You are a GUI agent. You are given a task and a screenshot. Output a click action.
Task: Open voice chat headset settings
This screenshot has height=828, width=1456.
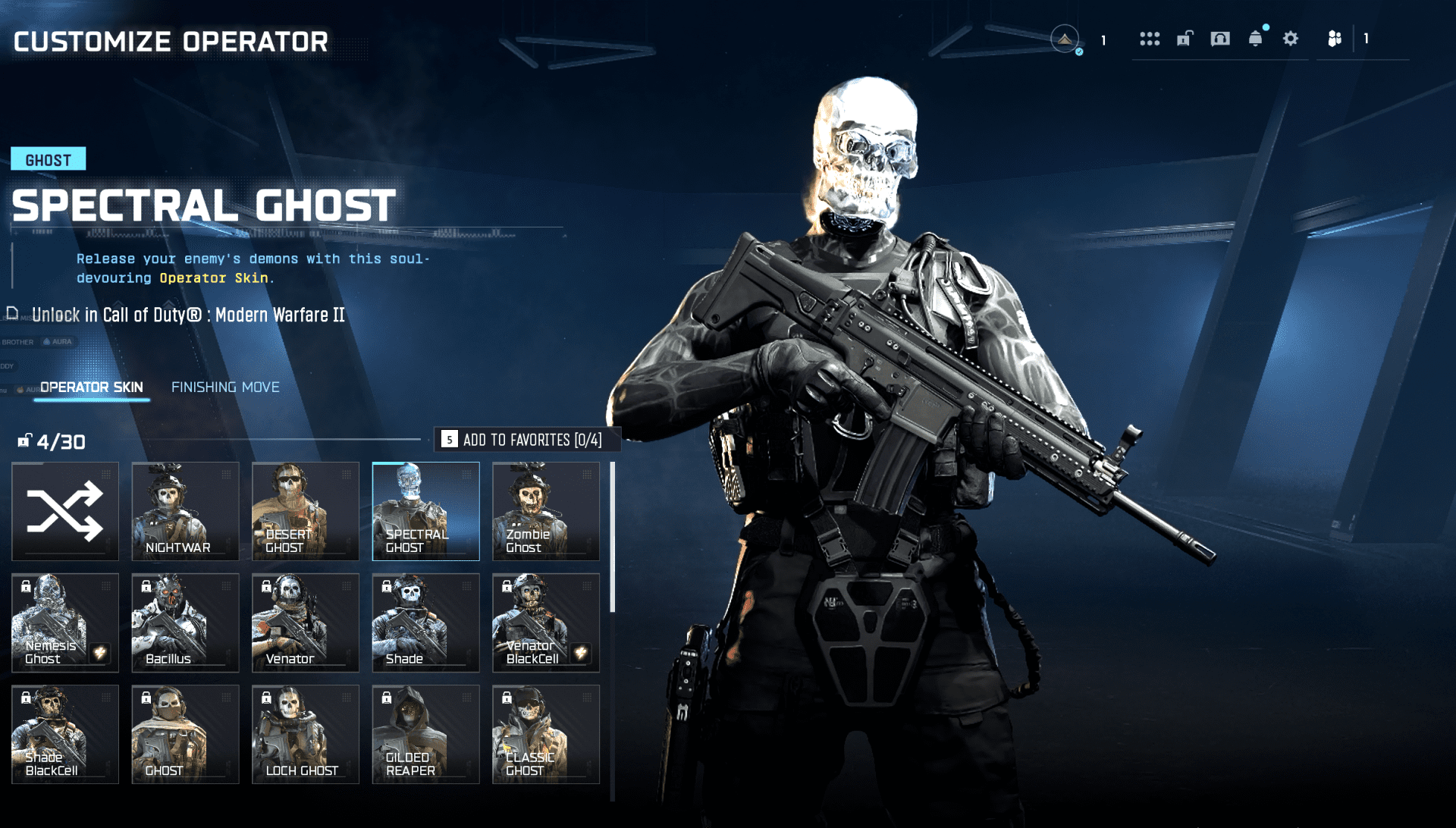(x=1219, y=38)
